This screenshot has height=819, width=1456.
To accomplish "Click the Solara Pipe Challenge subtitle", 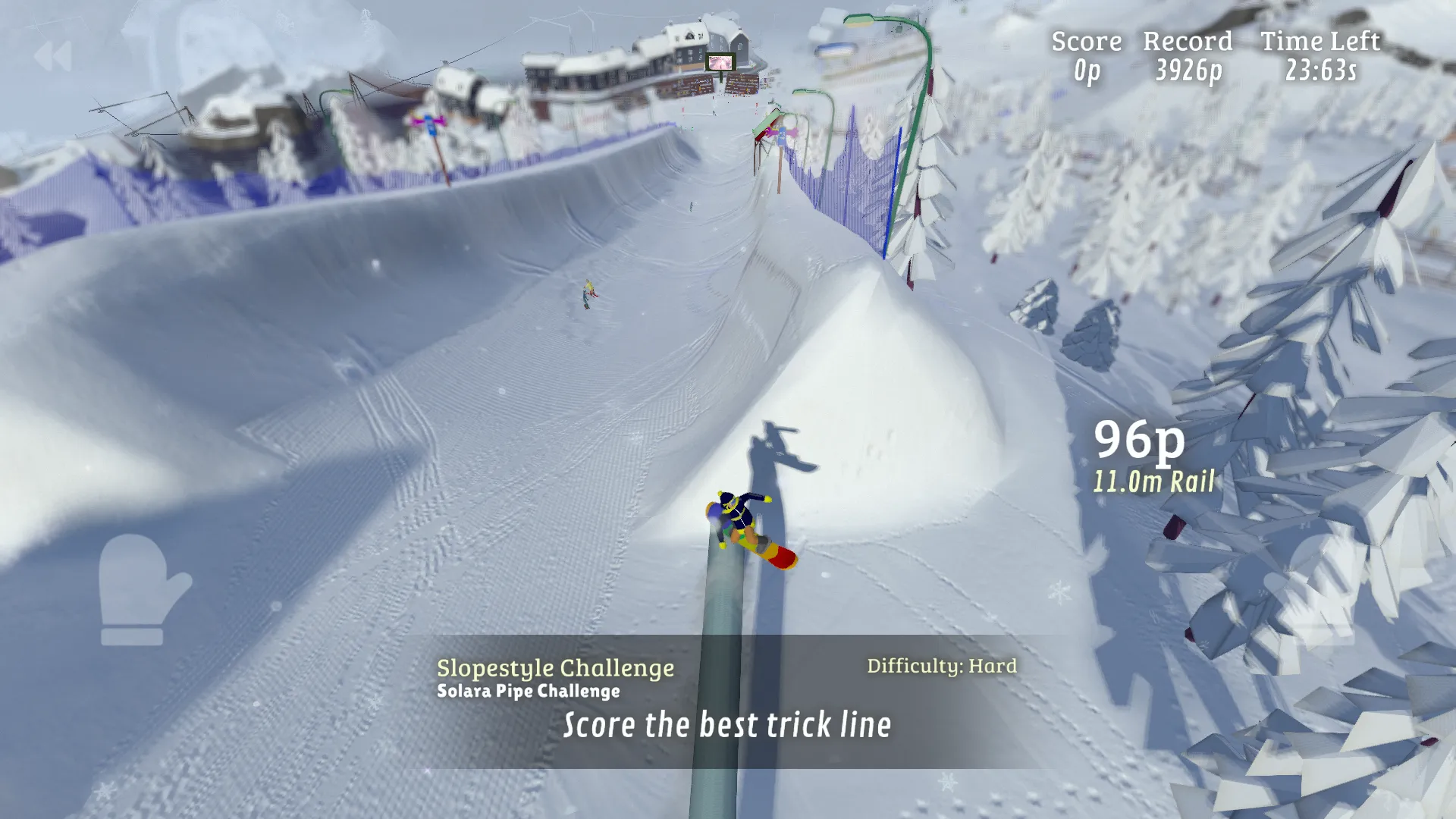I will 529,691.
